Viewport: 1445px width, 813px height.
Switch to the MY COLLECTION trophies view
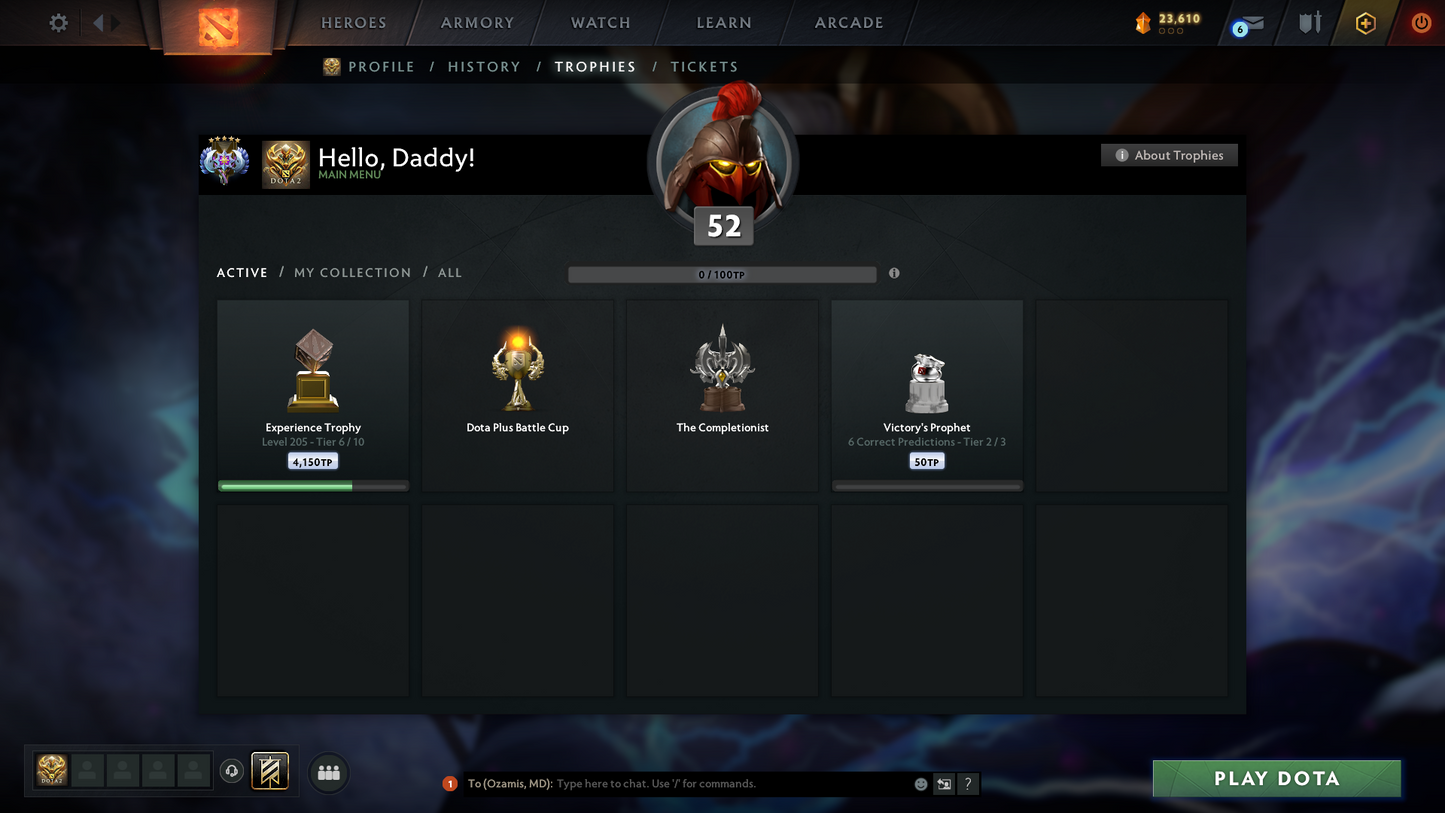point(352,272)
